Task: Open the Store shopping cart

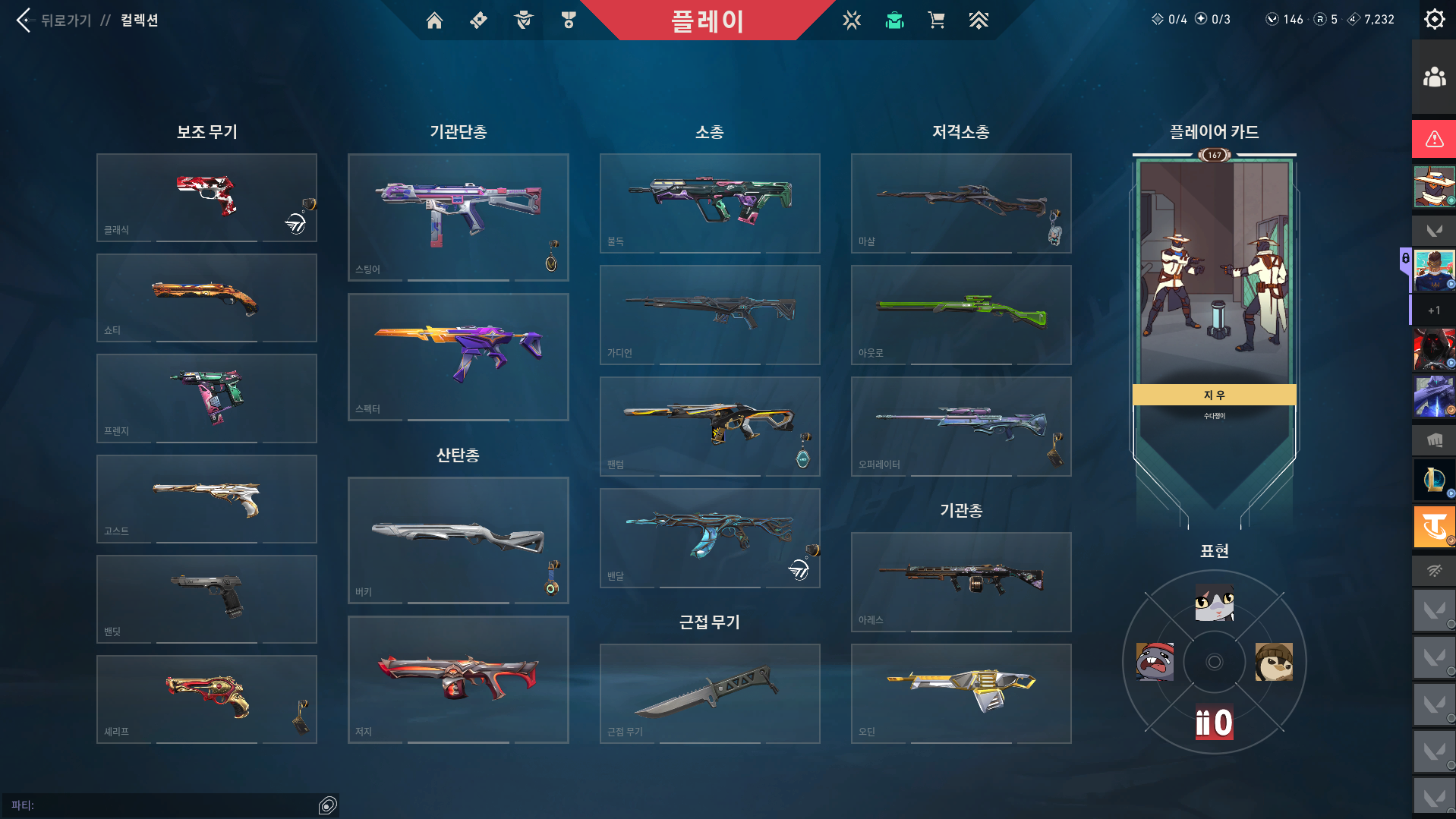Action: 936,20
